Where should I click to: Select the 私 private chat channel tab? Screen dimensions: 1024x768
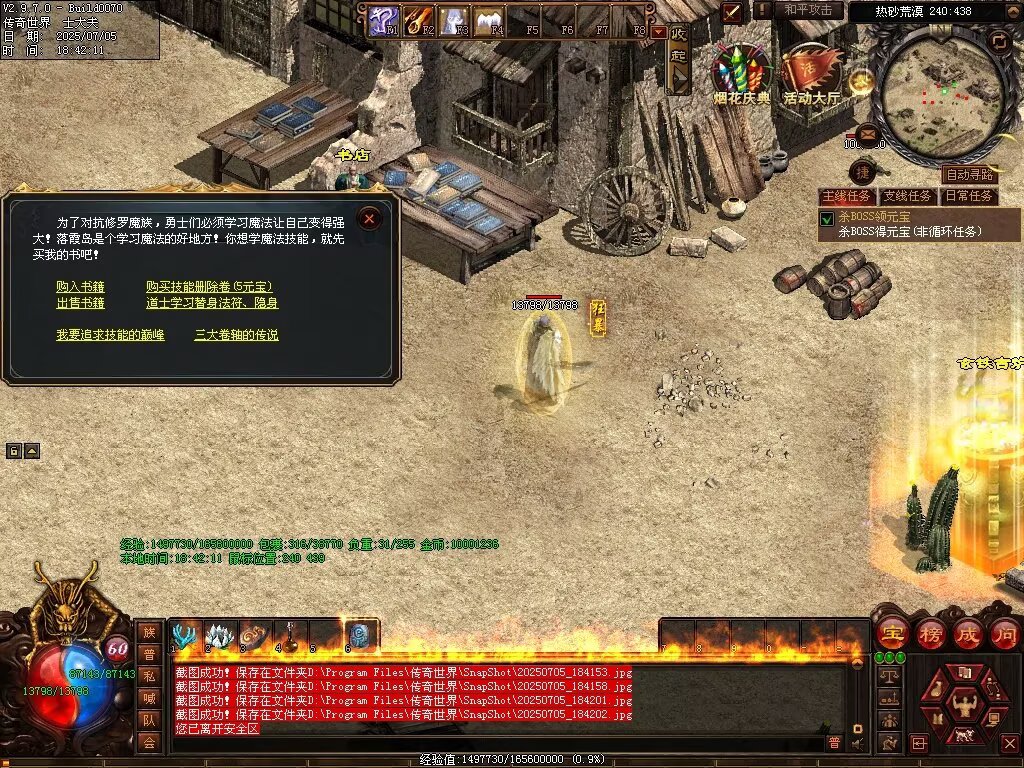pyautogui.click(x=149, y=675)
